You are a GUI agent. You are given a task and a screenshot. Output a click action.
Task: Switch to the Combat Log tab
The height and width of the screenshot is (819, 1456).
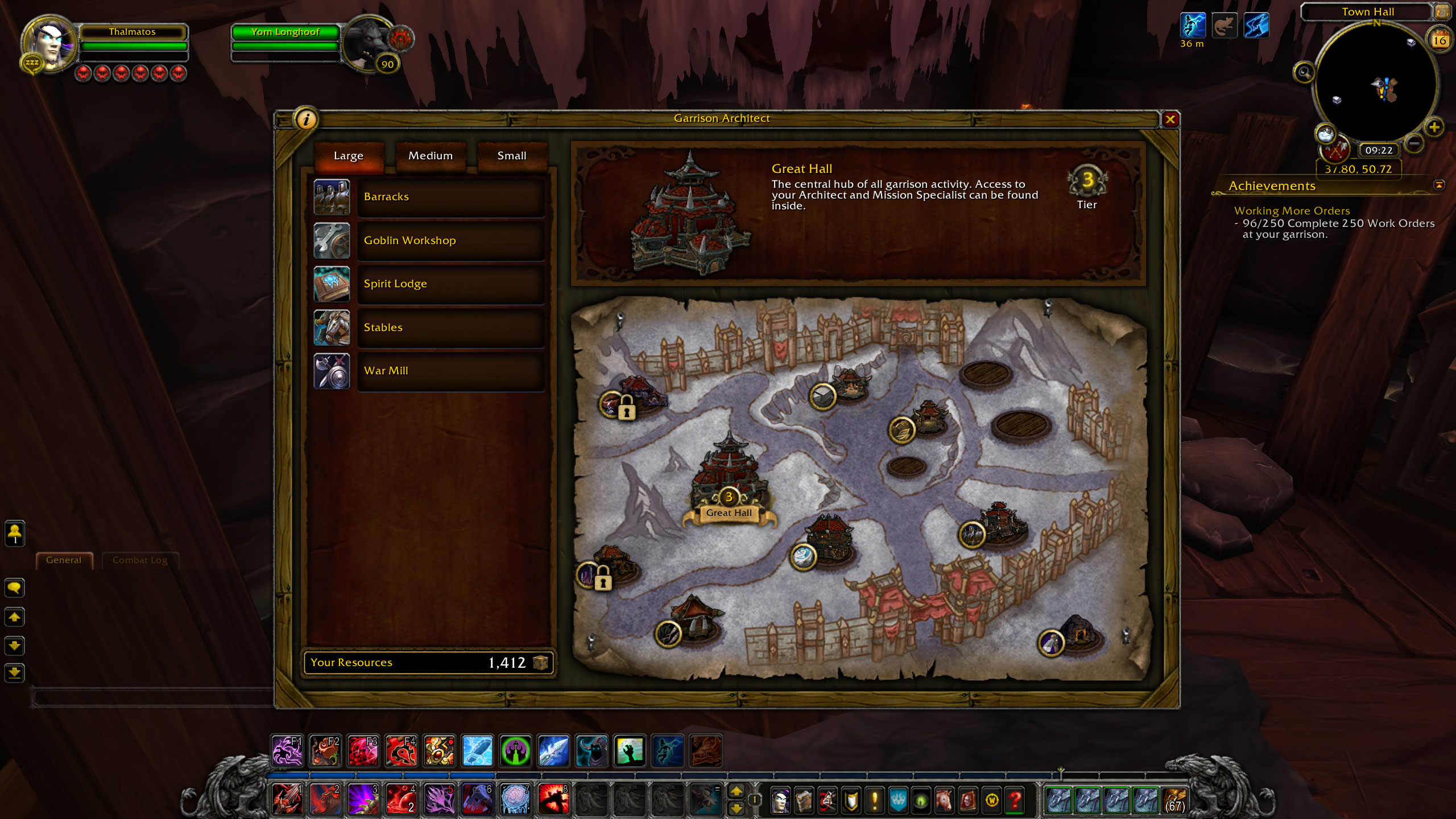click(140, 560)
